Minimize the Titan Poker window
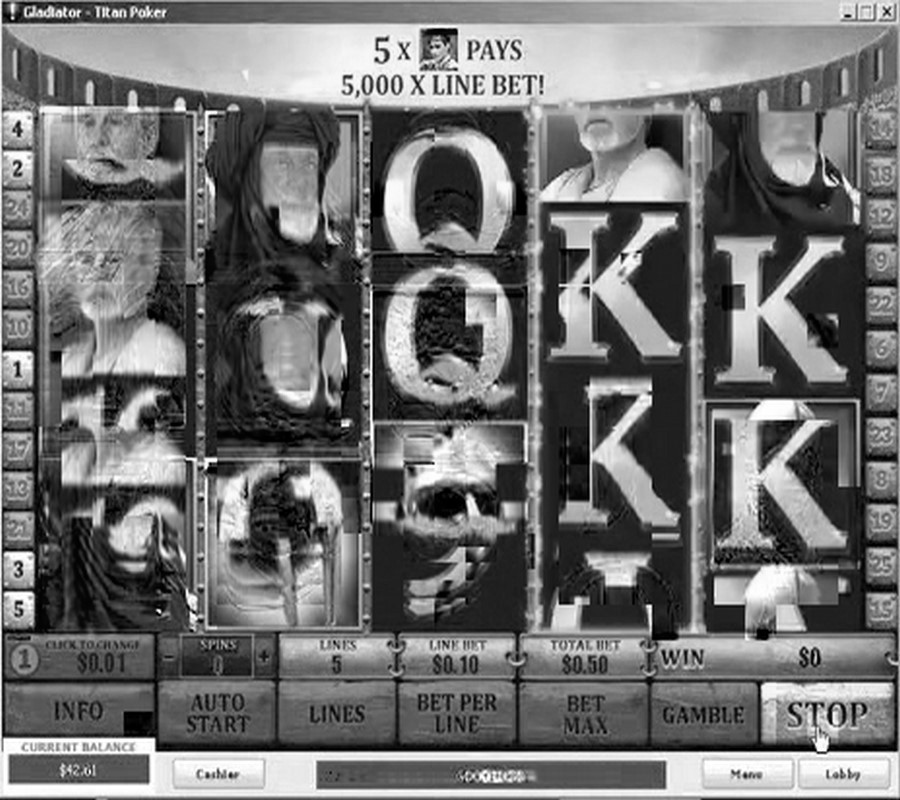Screen dimensions: 900x800 pos(849,12)
